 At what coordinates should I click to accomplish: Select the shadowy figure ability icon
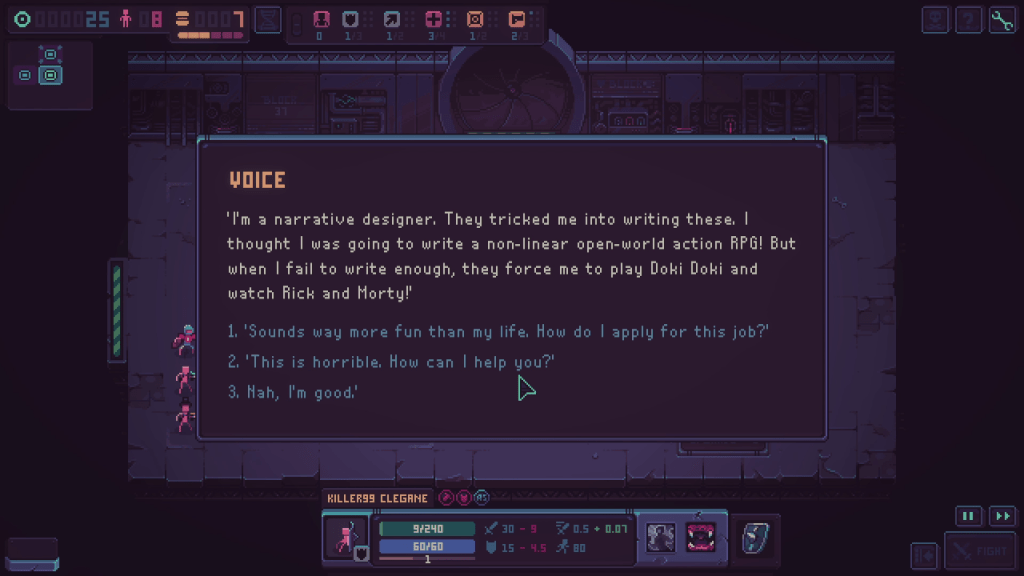pos(660,537)
